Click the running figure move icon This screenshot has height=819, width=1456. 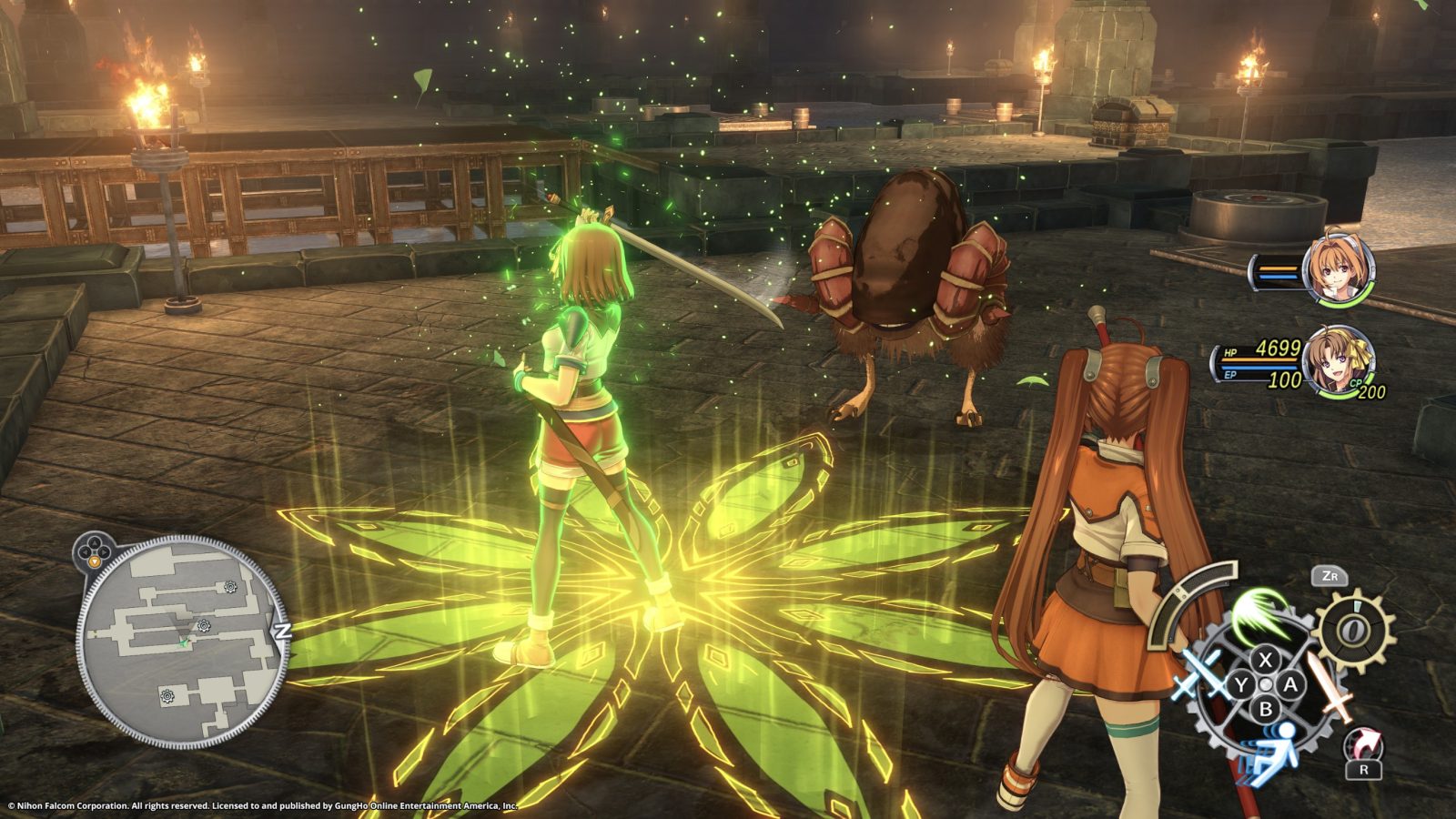[1275, 754]
